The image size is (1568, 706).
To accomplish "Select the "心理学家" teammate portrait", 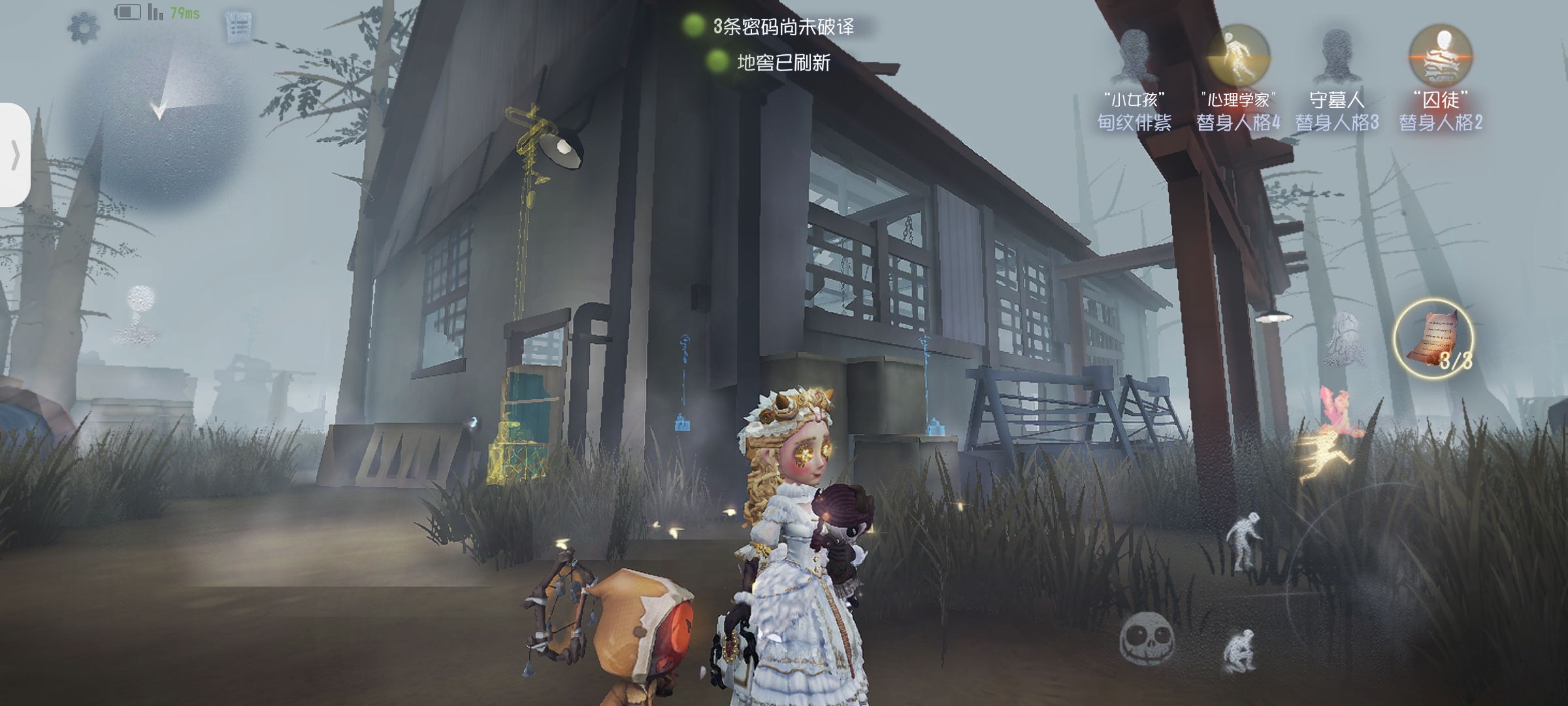I will pos(1237,56).
